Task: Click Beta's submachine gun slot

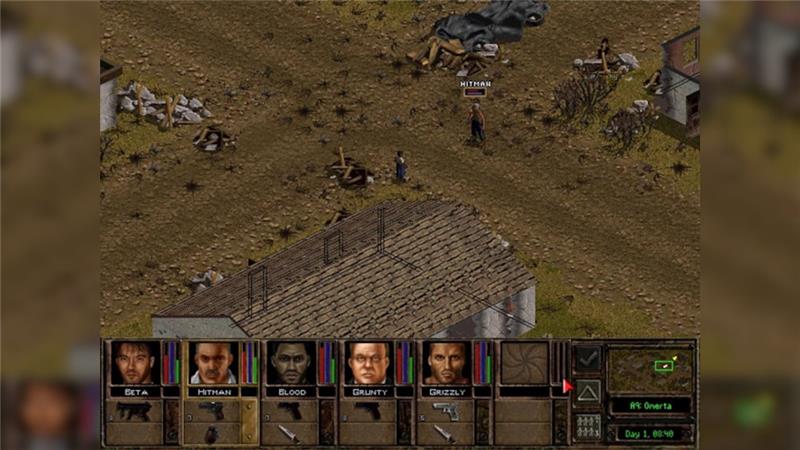Action: (133, 411)
